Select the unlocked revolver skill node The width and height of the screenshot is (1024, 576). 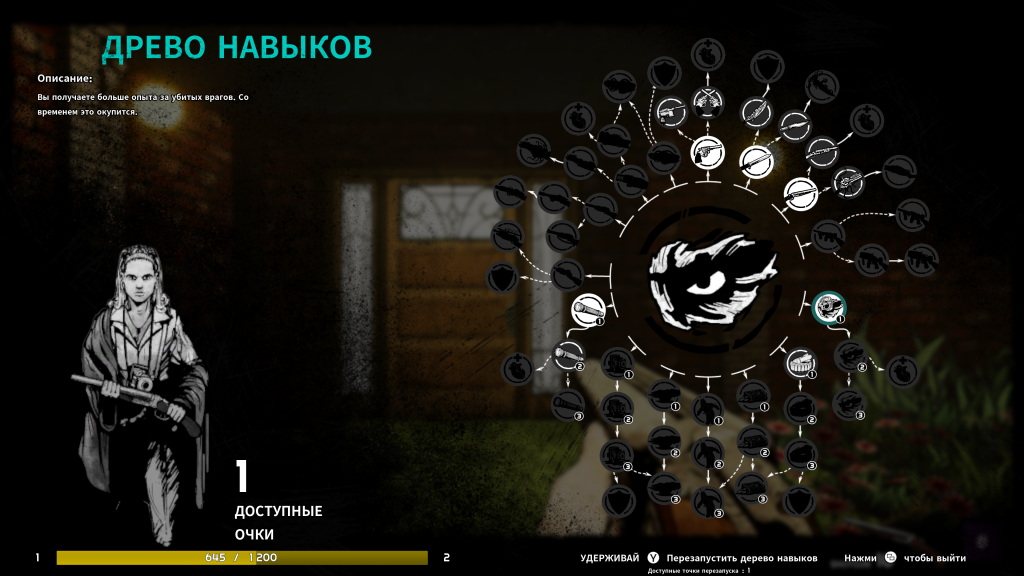pos(707,152)
